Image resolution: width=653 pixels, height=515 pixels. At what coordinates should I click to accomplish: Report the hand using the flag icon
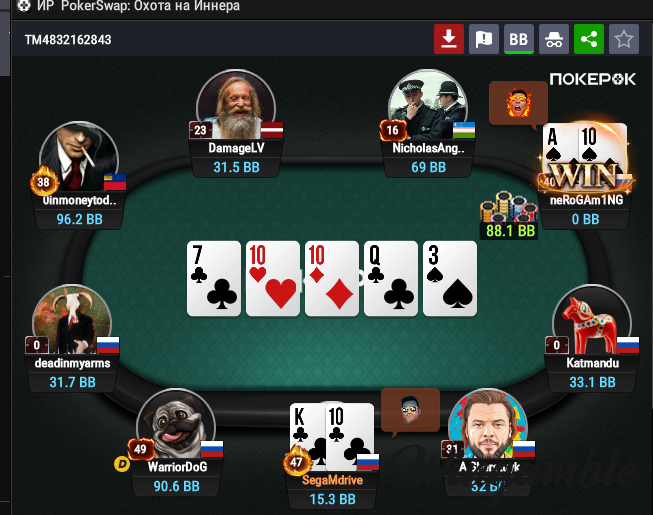(484, 39)
